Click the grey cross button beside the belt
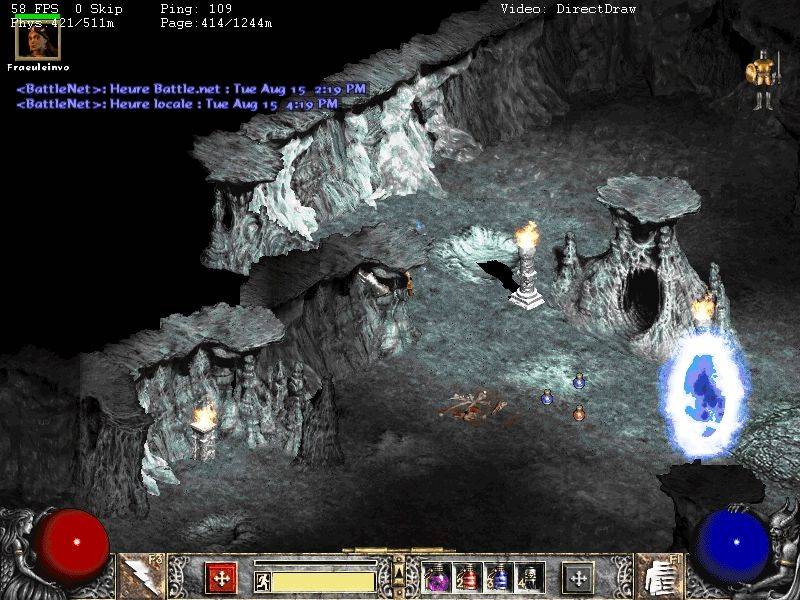 pos(577,577)
